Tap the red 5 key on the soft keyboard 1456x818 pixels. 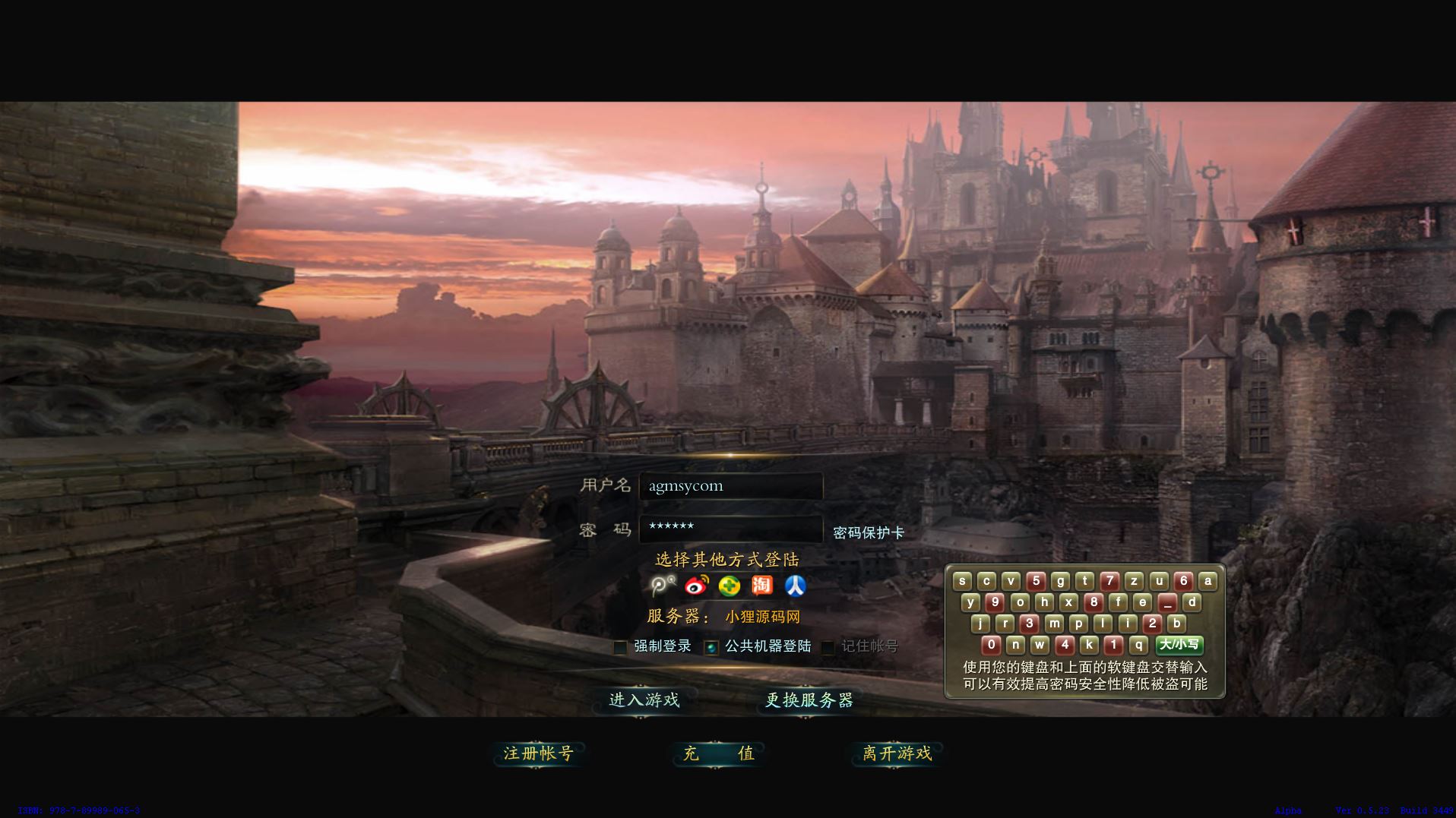(1036, 581)
